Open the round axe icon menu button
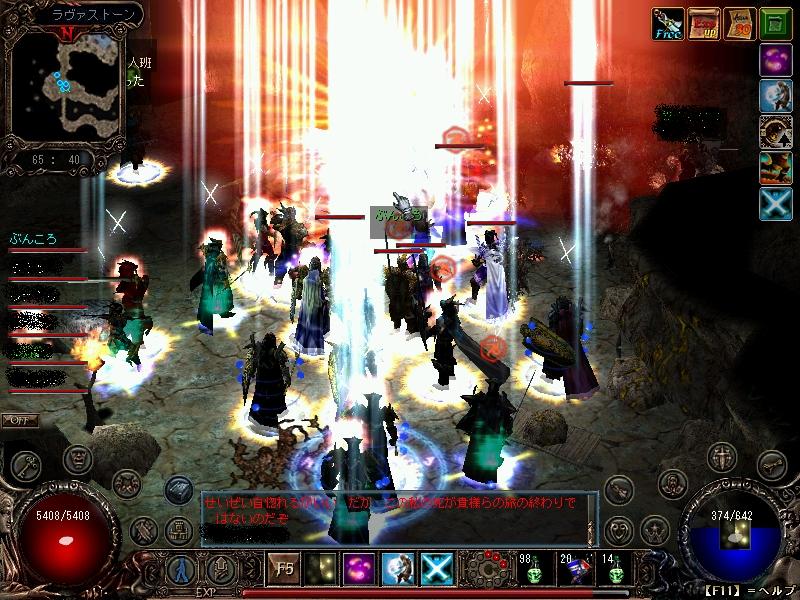The height and width of the screenshot is (600, 800). (27, 465)
